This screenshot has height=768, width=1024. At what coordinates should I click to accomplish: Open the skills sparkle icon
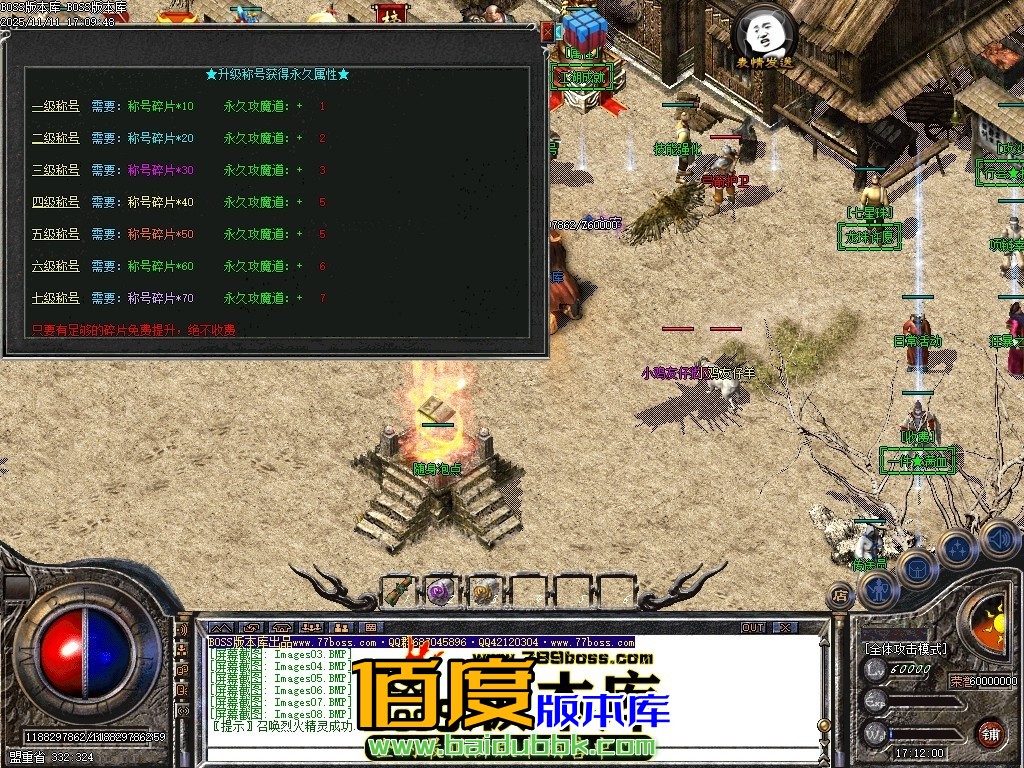click(957, 548)
